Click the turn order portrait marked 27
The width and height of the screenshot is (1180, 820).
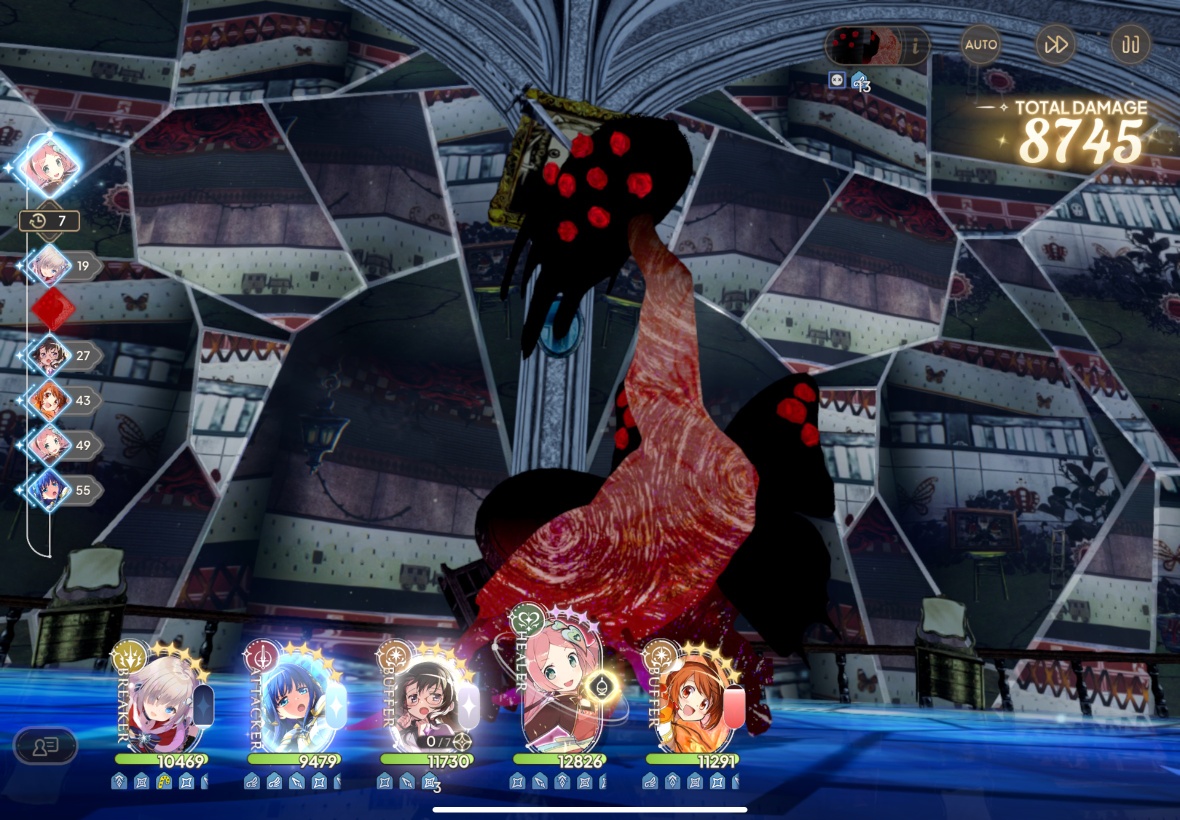[48, 355]
